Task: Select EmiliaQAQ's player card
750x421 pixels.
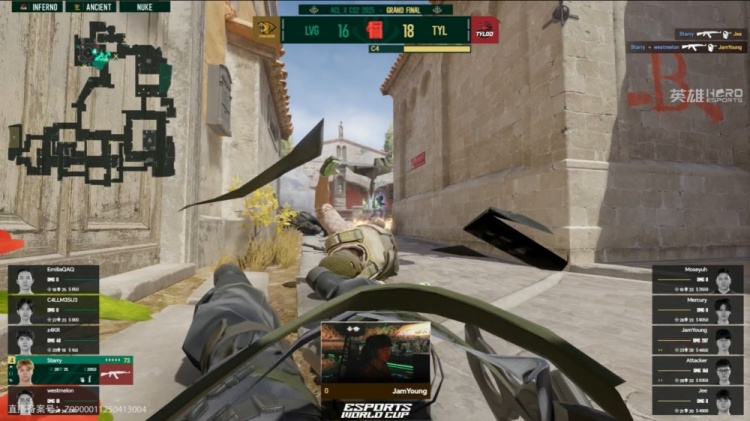Action: pyautogui.click(x=53, y=279)
